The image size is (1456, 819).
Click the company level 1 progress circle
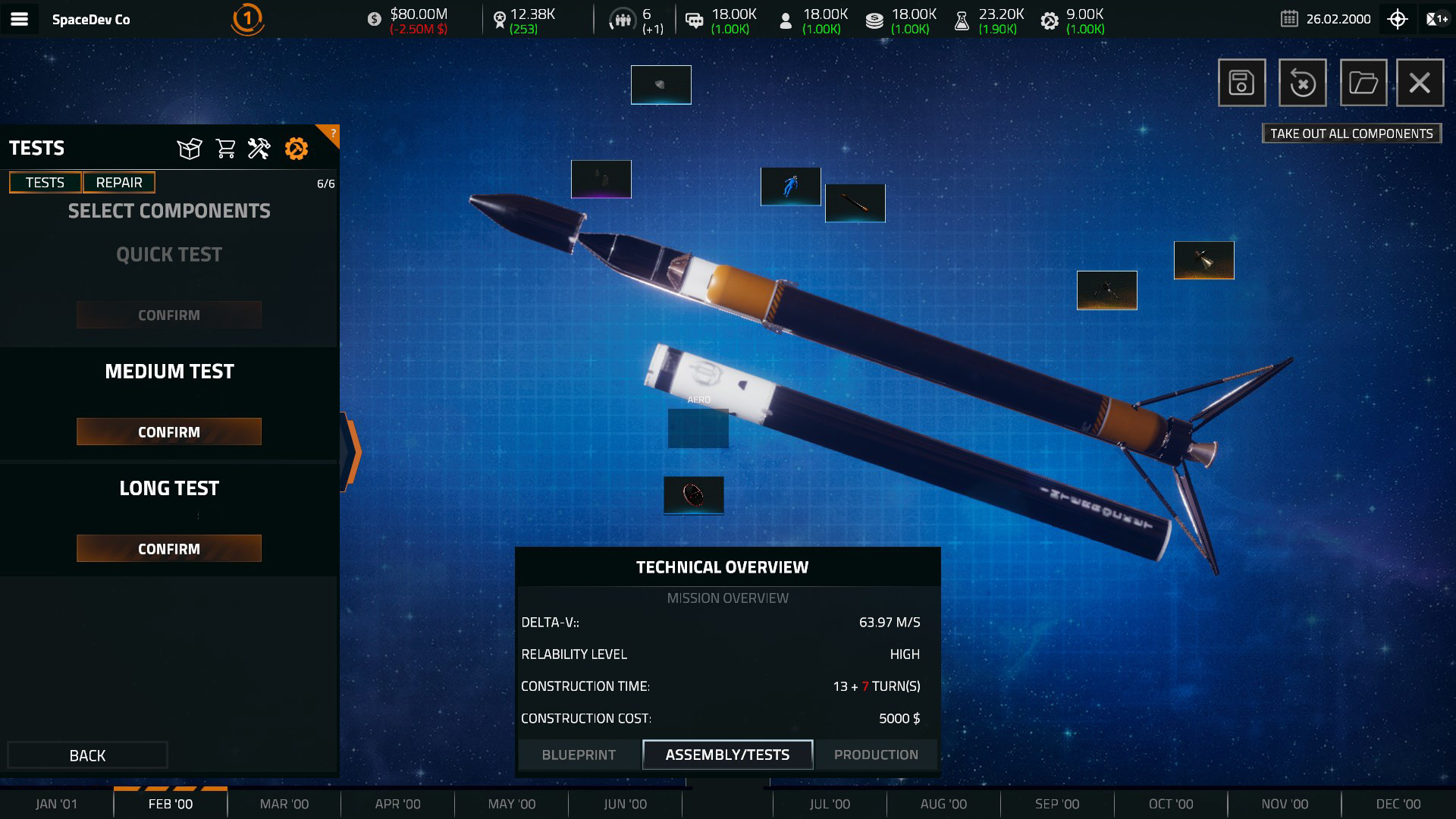click(x=248, y=19)
